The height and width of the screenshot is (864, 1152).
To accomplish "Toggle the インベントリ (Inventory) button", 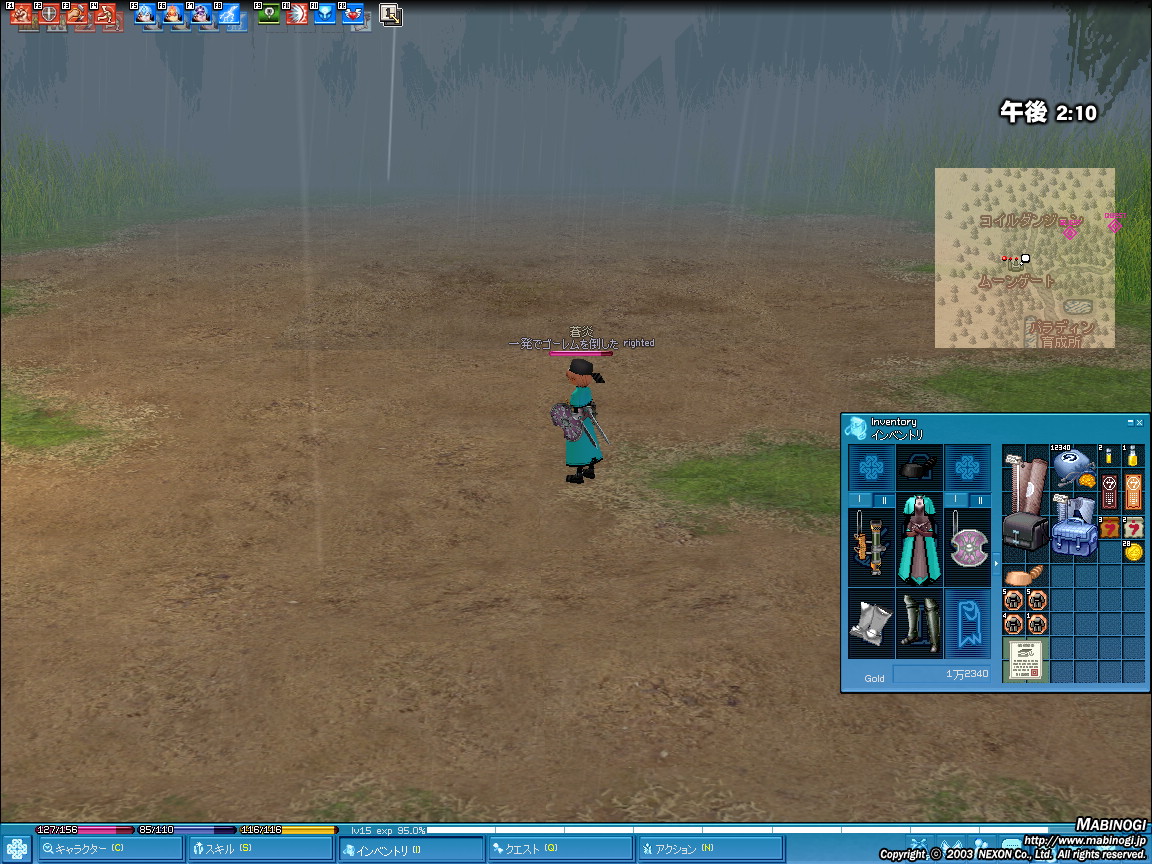I will point(410,849).
